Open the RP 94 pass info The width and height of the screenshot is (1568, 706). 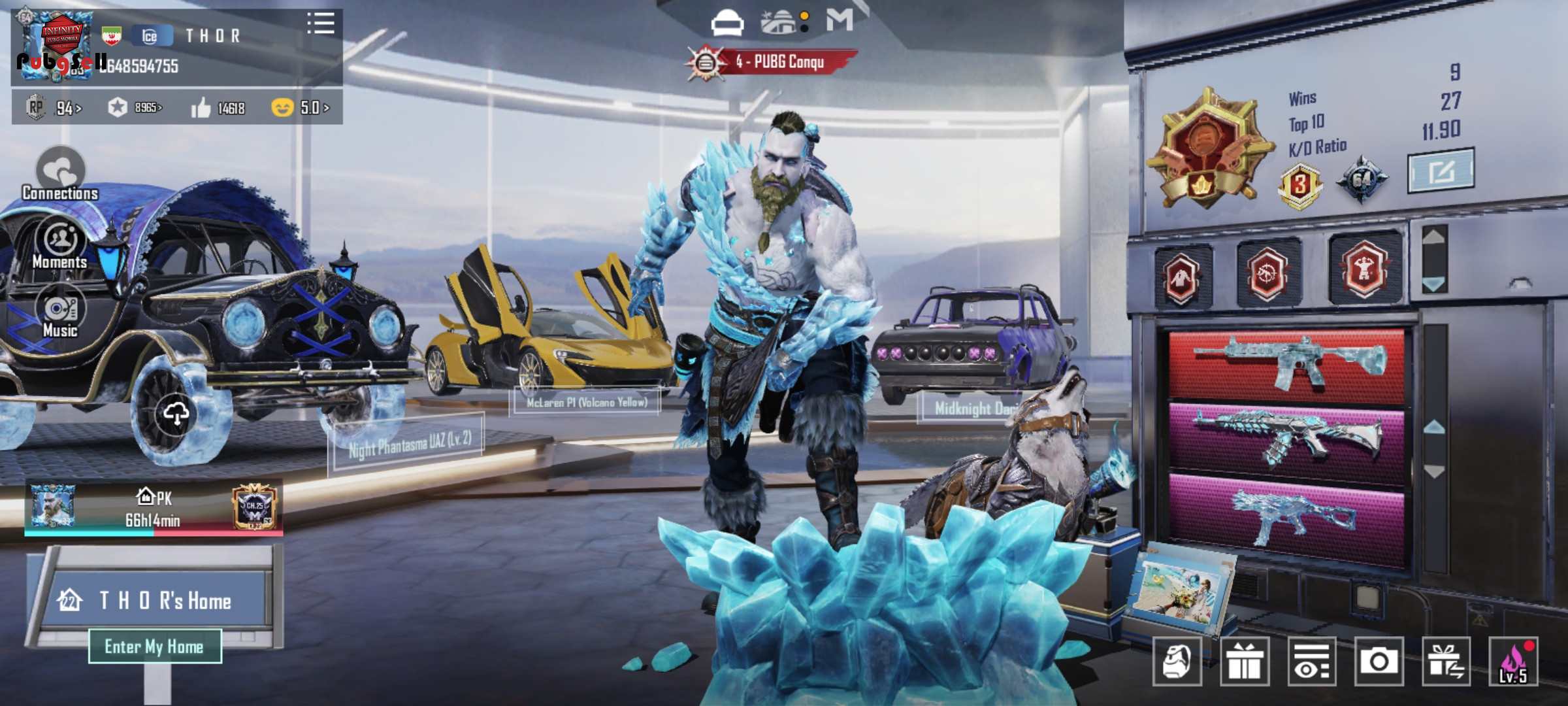55,108
